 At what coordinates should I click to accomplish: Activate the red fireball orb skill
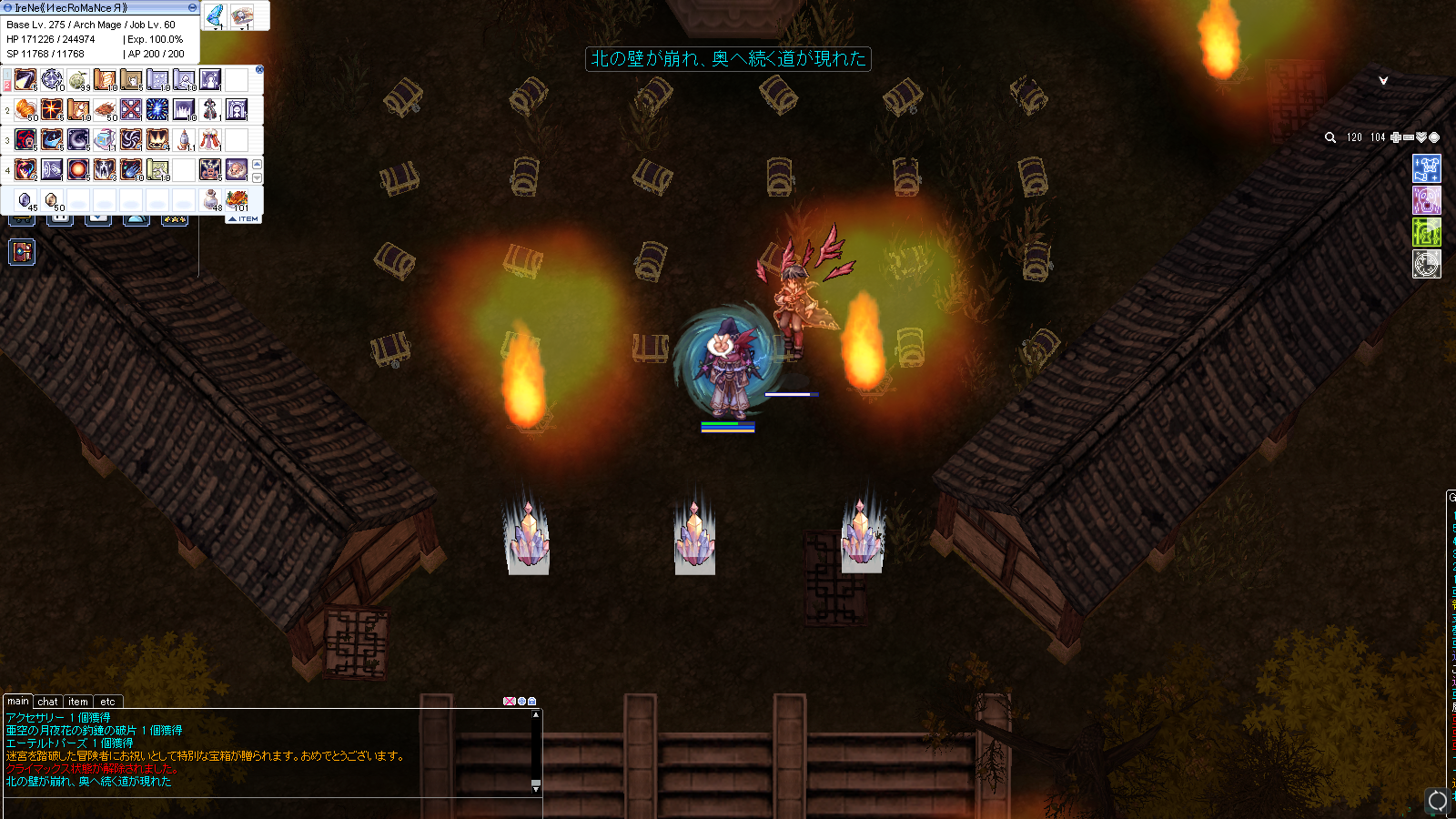(78, 169)
